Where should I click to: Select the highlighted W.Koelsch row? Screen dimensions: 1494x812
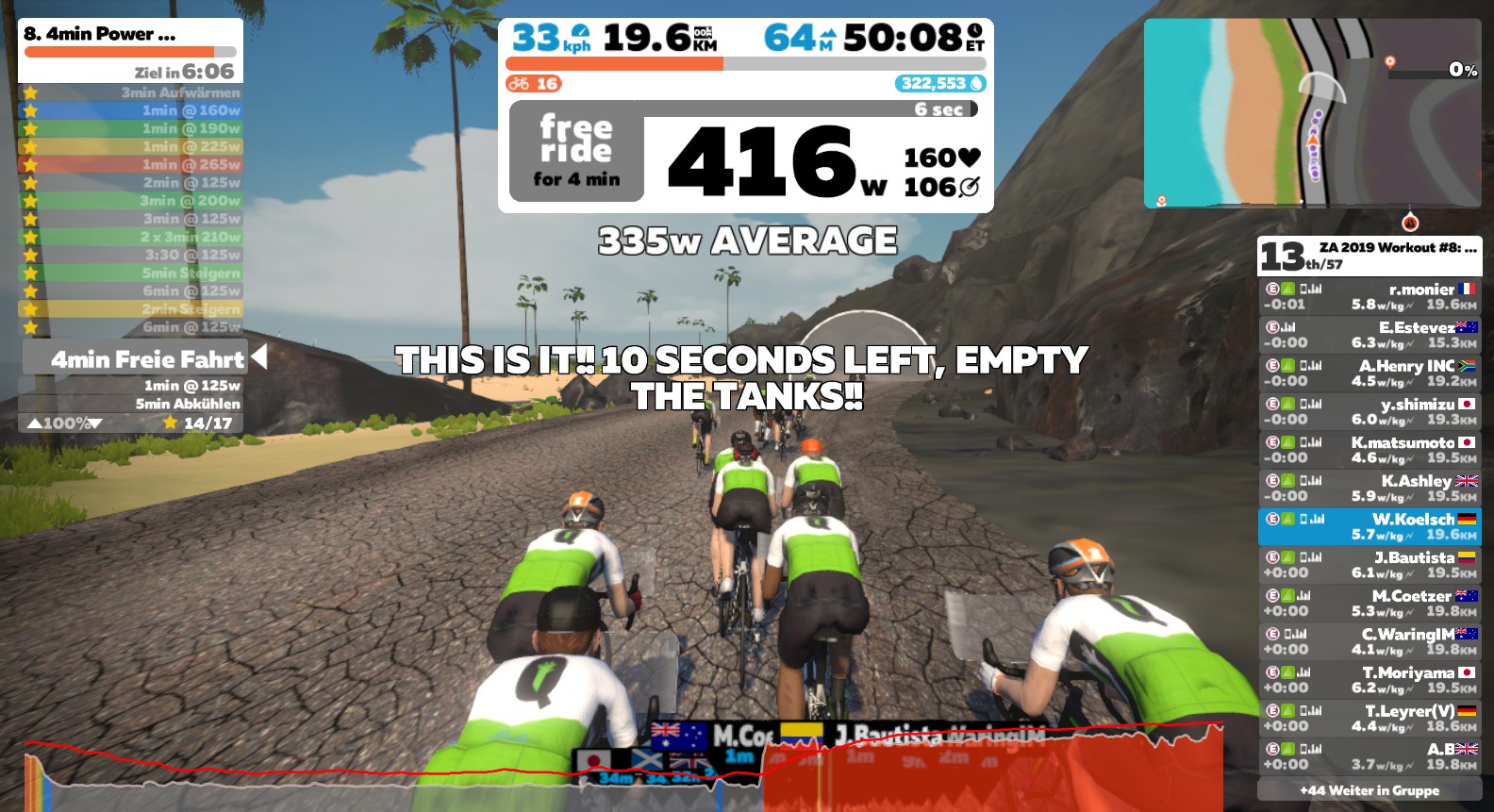click(x=1369, y=527)
